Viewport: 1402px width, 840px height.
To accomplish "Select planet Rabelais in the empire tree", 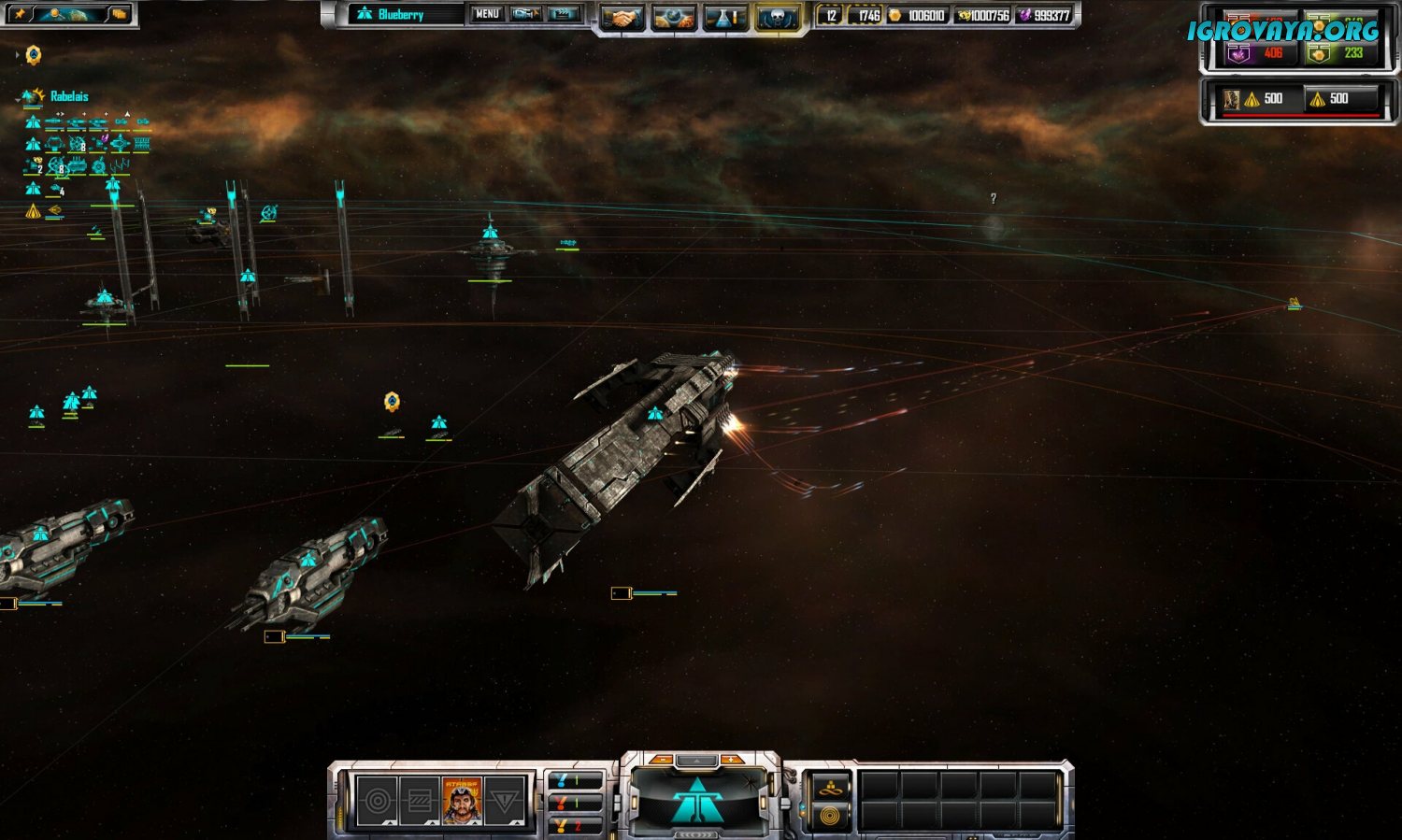I will [68, 96].
